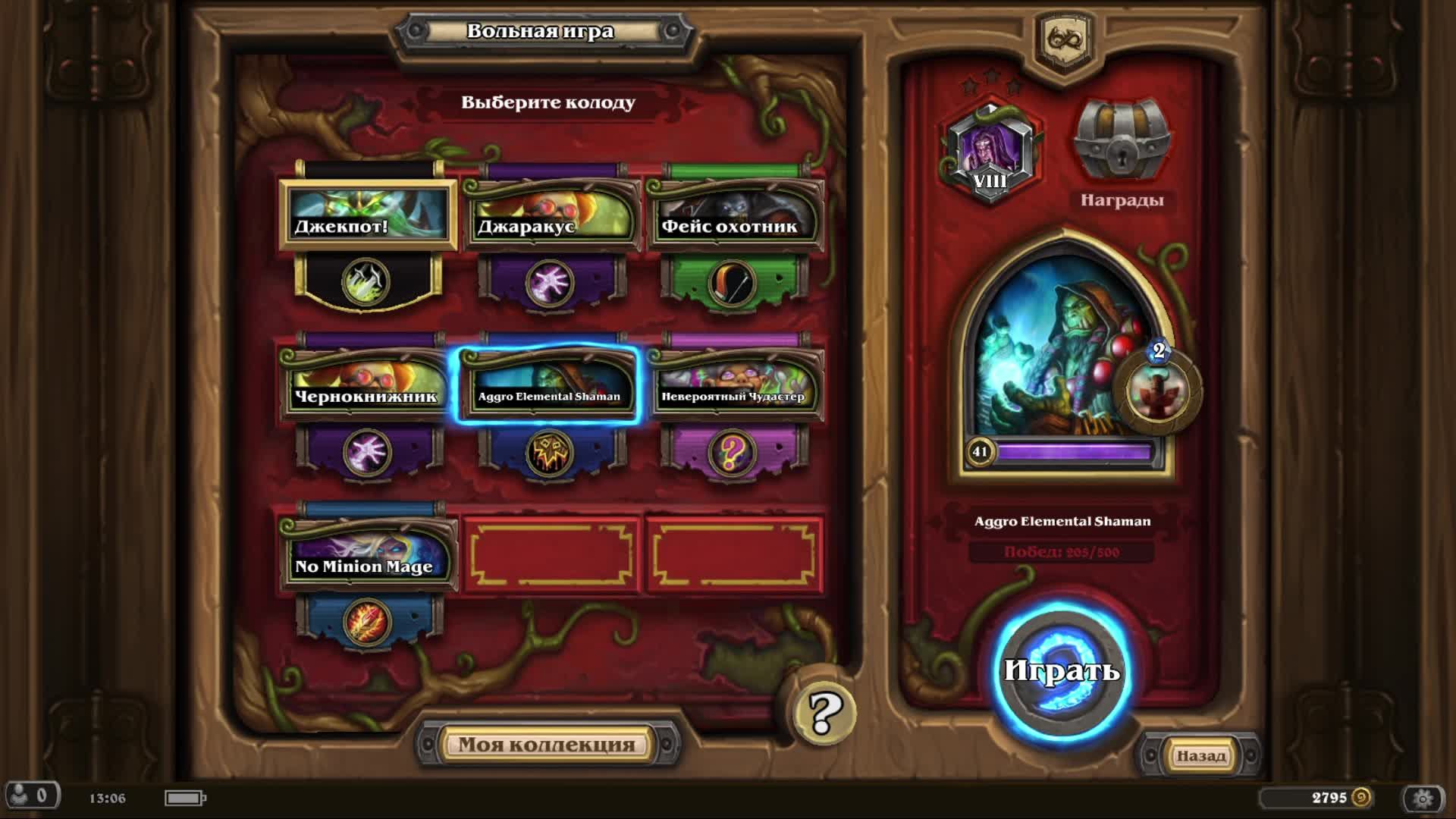1456x819 pixels.
Task: Click the Назад button
Action: coord(1201,756)
